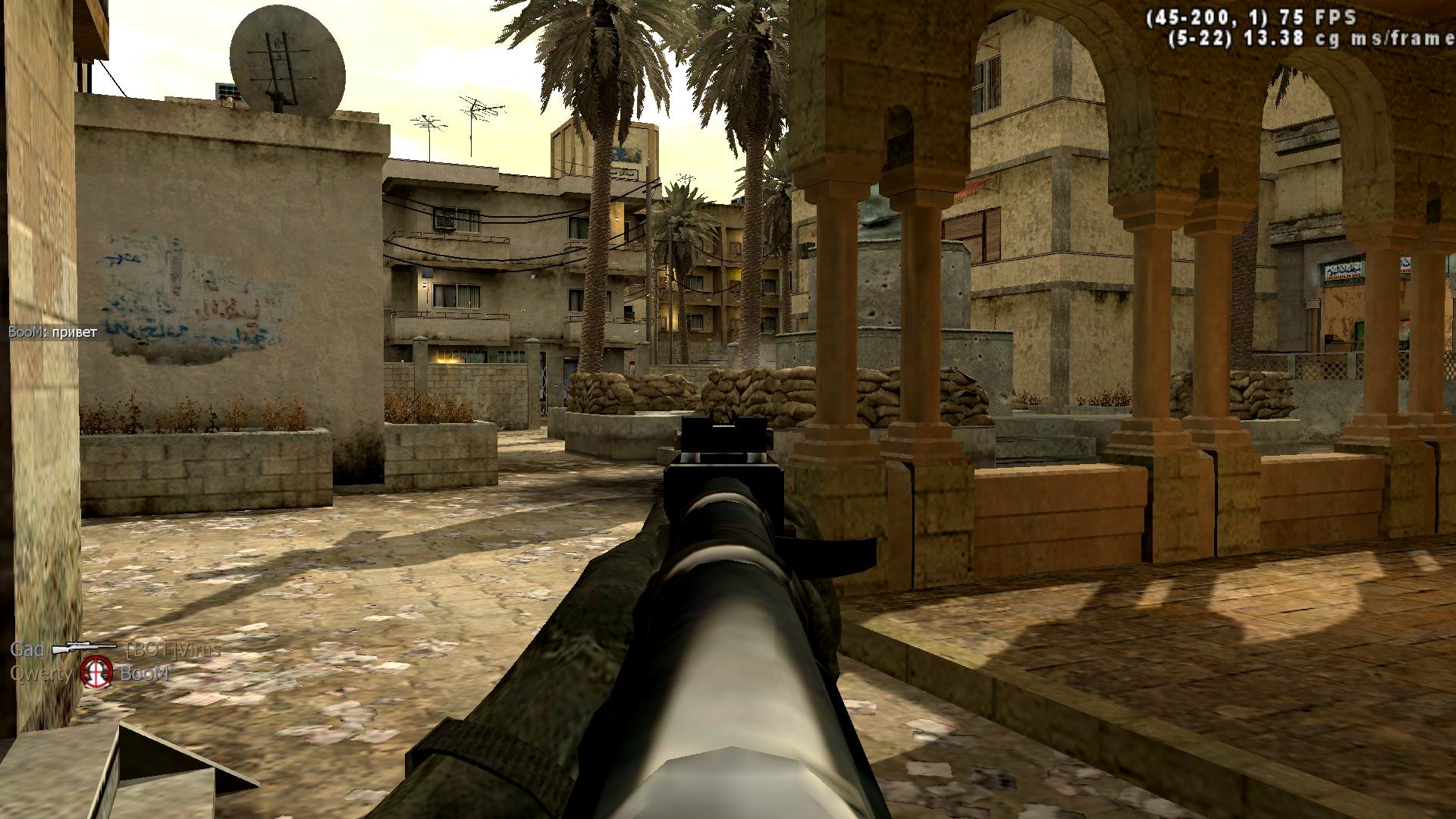Click the red headshot kill feed icon
The height and width of the screenshot is (819, 1456).
[97, 673]
